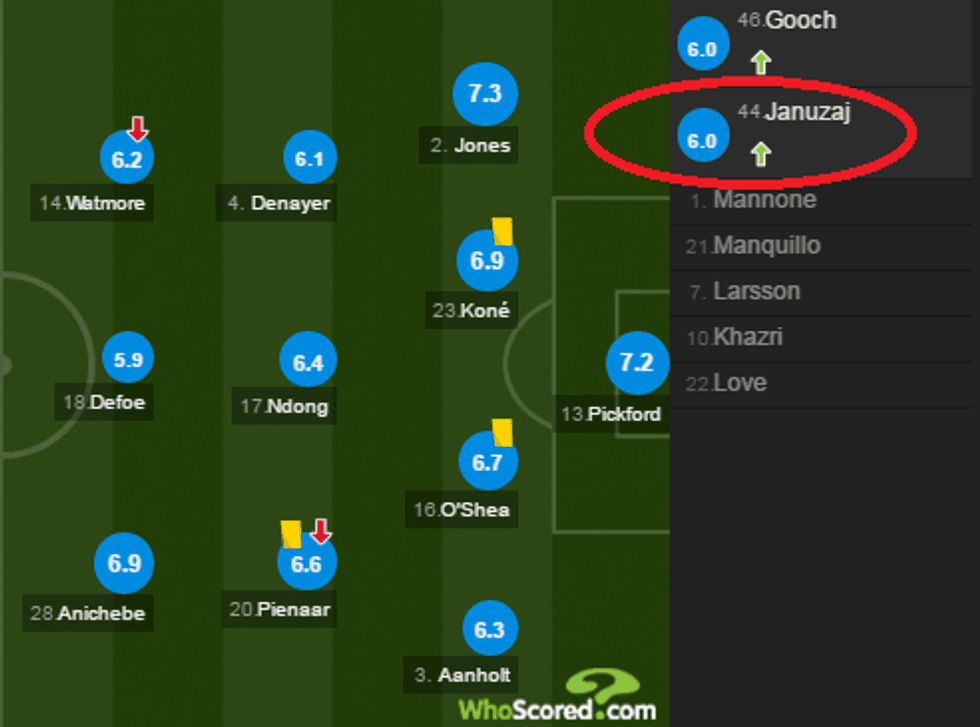Click Ndong's 6.4 rating badge
Screen dimensions: 980x727
[308, 363]
